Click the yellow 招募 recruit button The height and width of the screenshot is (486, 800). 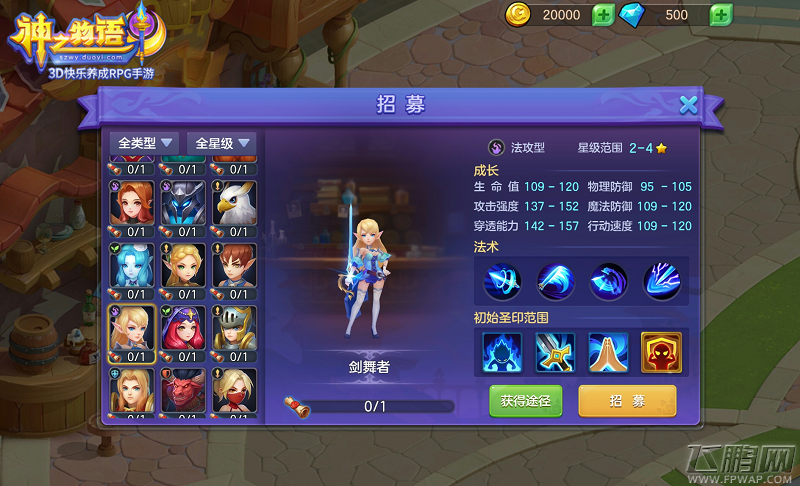(x=627, y=401)
